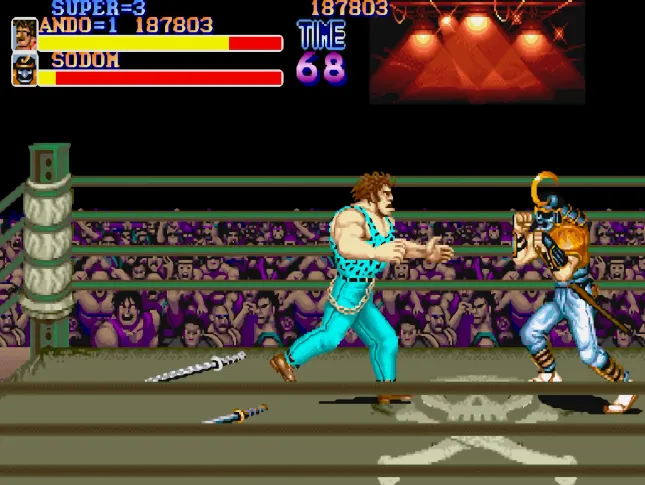The height and width of the screenshot is (485, 645).
Task: Select the Sodom boss portrait
Action: pos(24,70)
